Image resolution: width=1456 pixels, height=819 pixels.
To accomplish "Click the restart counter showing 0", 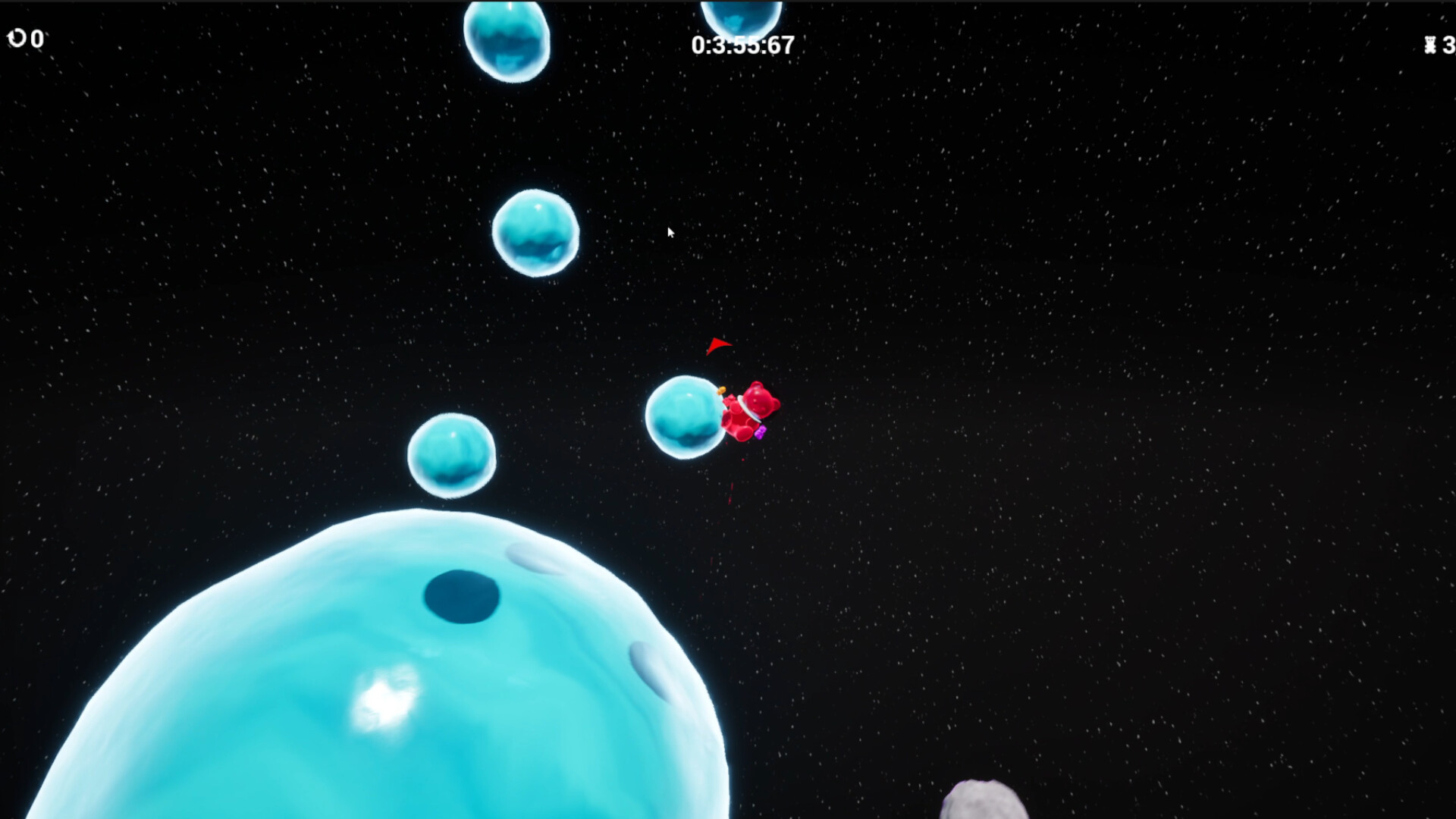I will point(36,39).
